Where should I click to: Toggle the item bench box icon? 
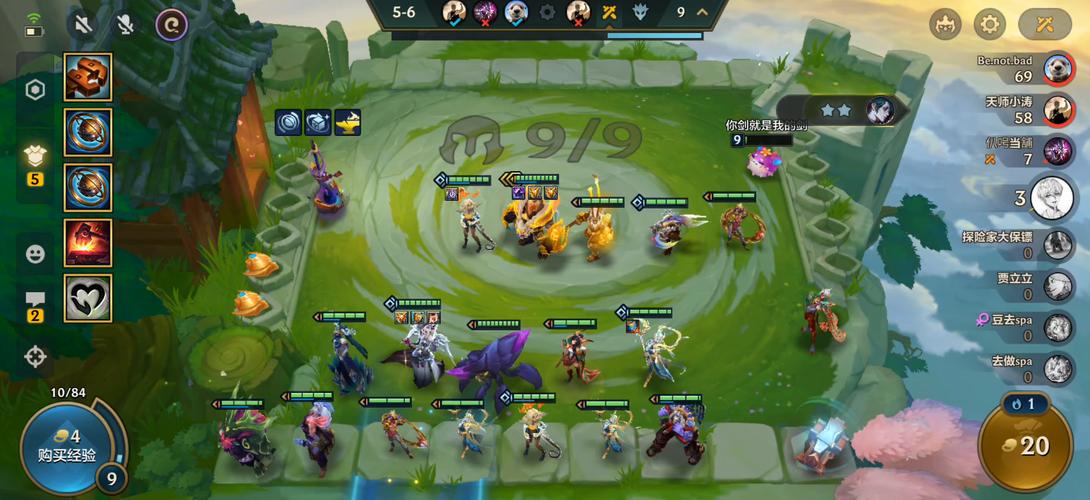35,156
